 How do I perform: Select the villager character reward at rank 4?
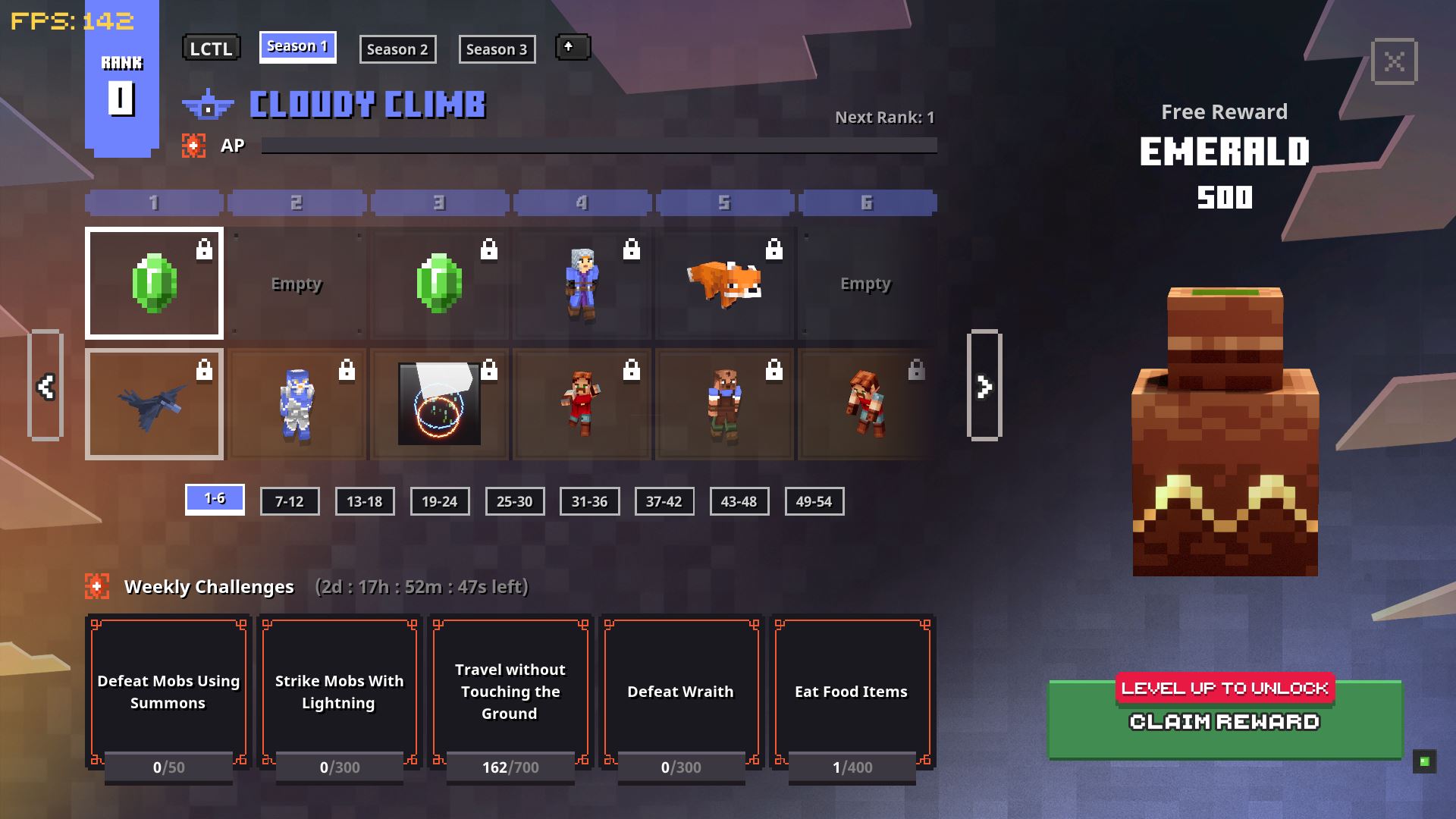[x=582, y=283]
